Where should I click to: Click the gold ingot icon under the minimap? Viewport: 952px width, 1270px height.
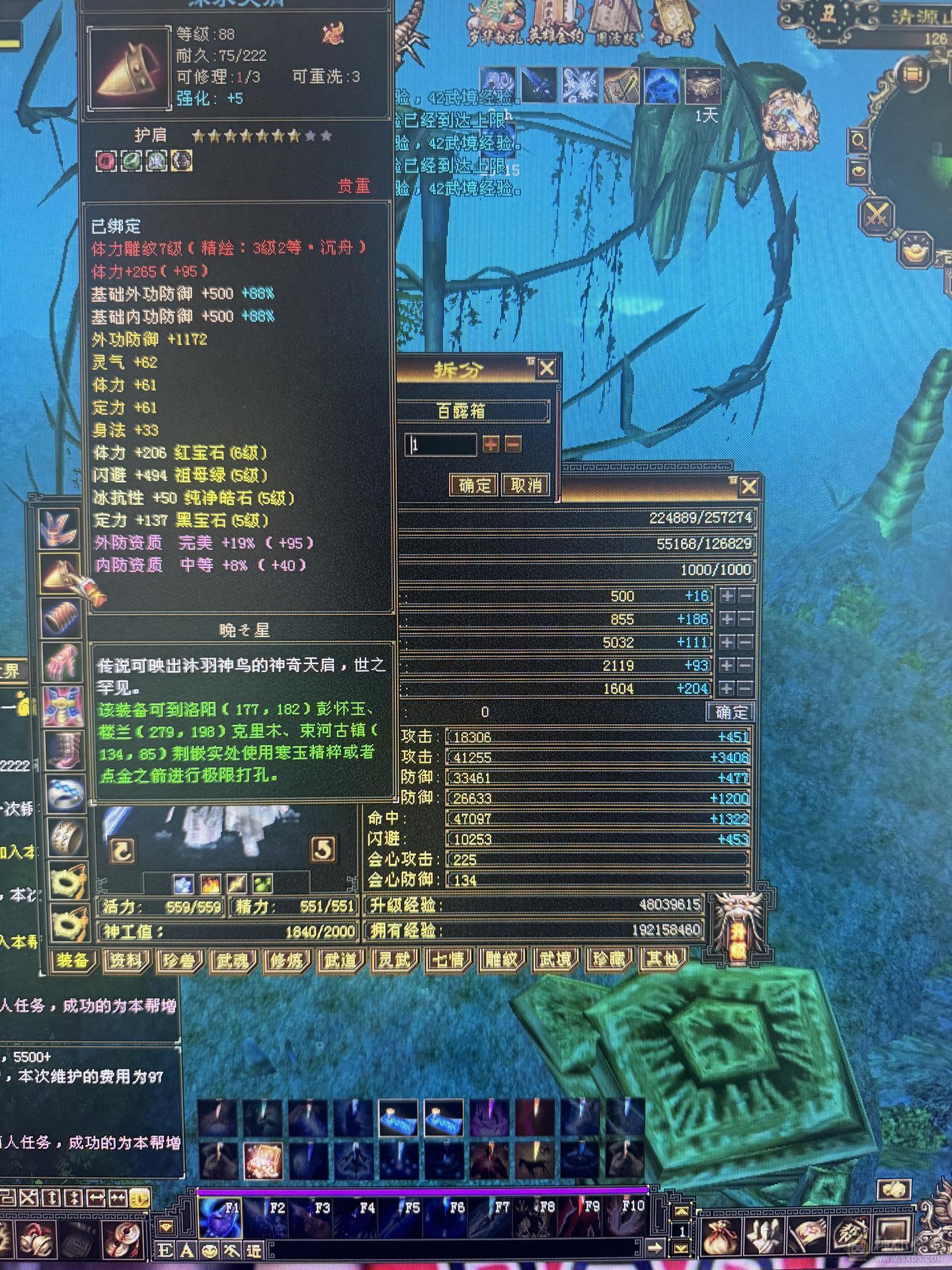(916, 250)
